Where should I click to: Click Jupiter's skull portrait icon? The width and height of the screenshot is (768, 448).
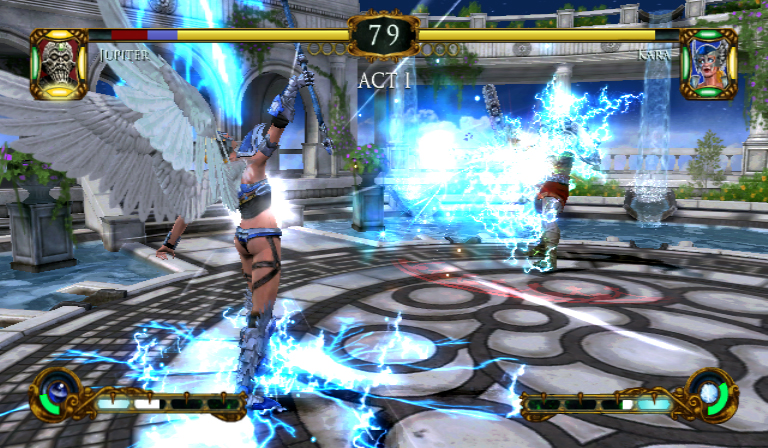click(58, 64)
